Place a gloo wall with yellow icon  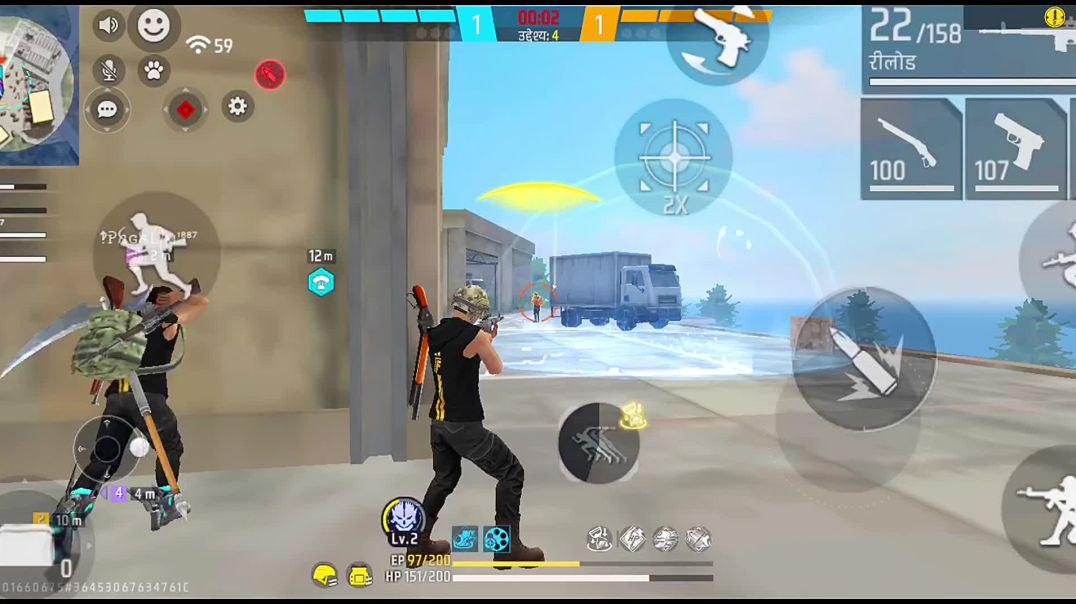pyautogui.click(x=631, y=416)
